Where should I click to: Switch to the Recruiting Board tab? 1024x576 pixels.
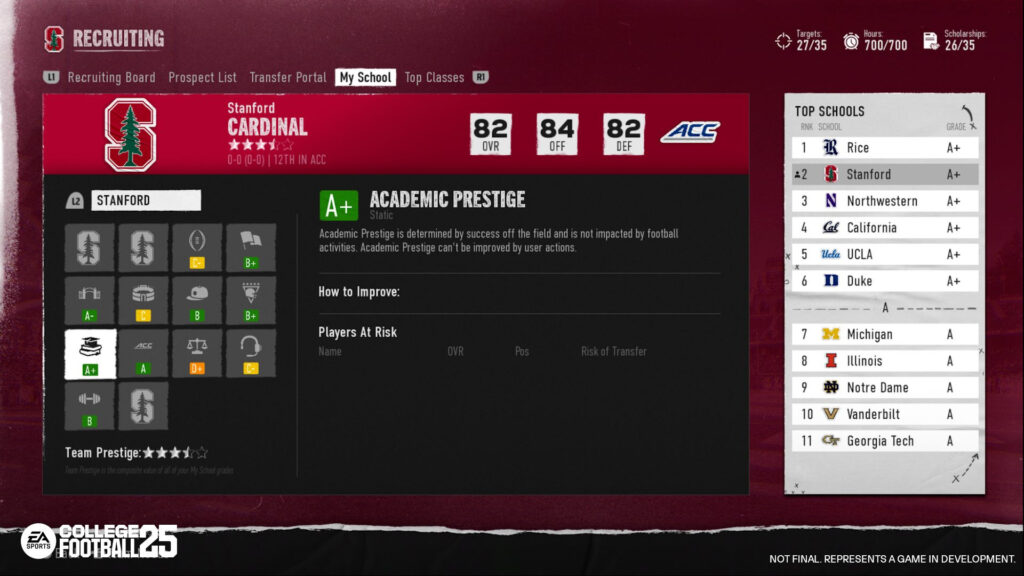click(111, 77)
